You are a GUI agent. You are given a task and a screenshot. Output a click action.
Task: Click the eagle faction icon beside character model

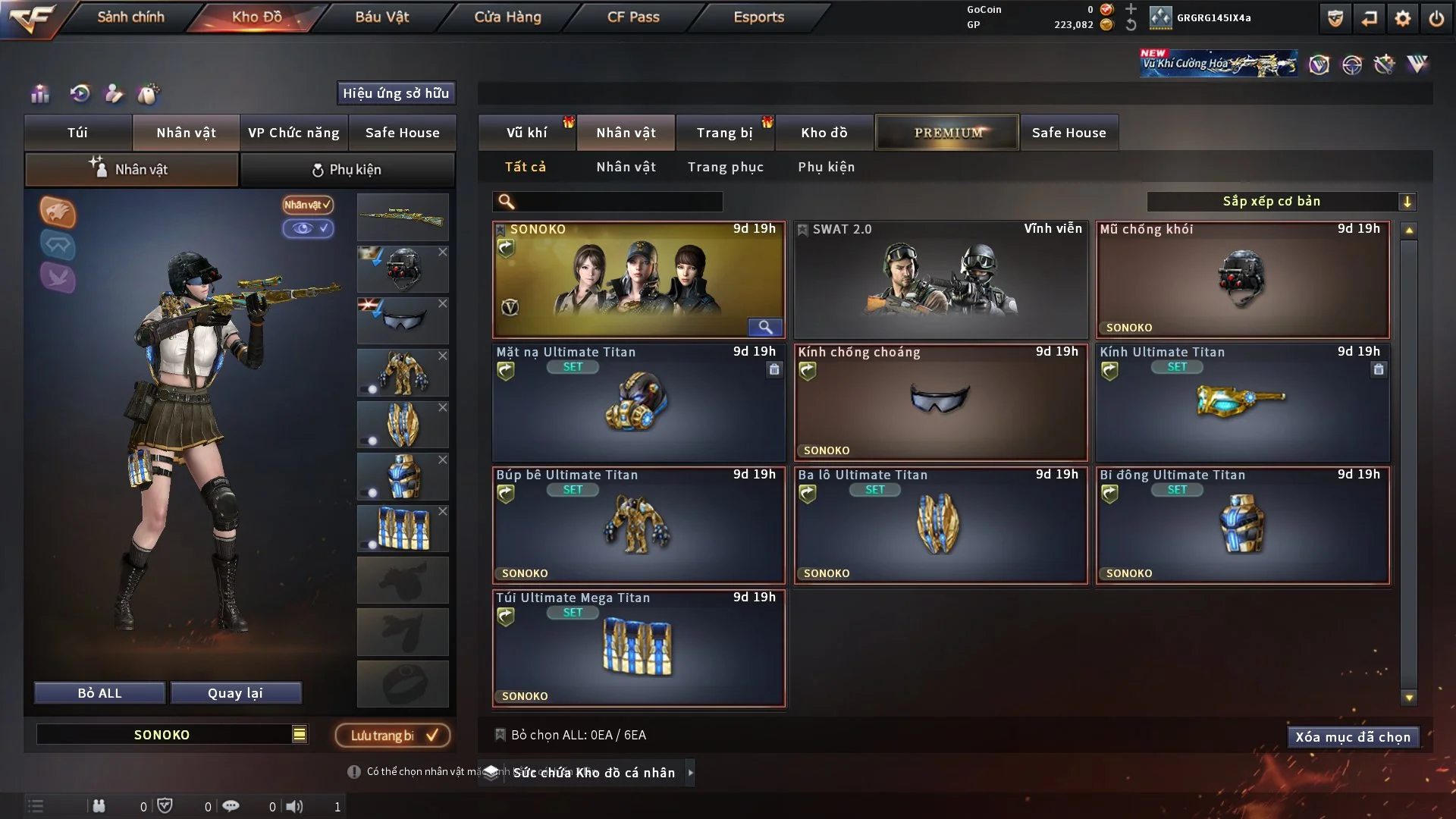(58, 212)
